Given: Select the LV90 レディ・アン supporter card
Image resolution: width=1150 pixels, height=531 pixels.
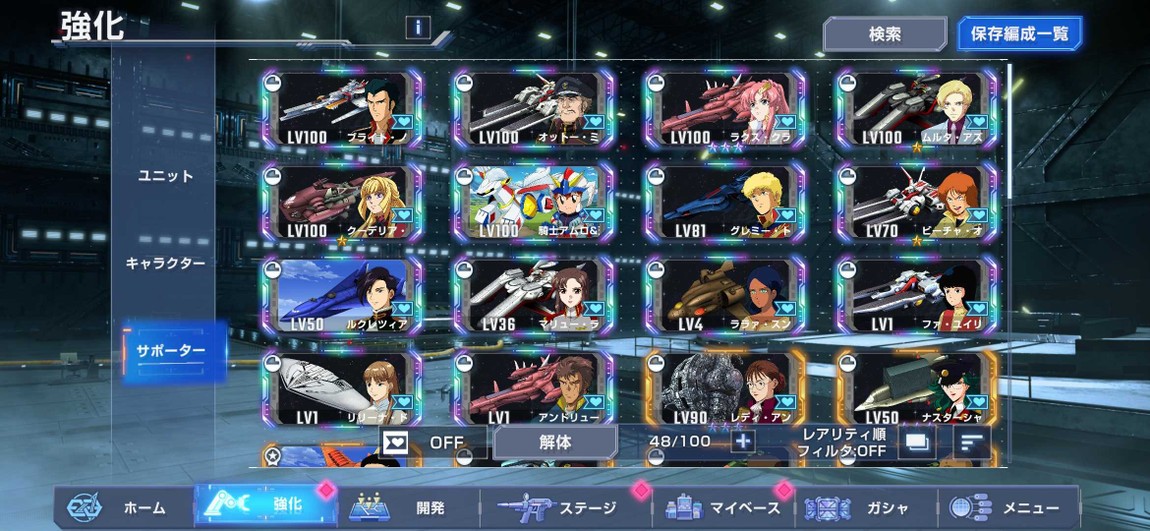Looking at the screenshot, I should pos(726,390).
